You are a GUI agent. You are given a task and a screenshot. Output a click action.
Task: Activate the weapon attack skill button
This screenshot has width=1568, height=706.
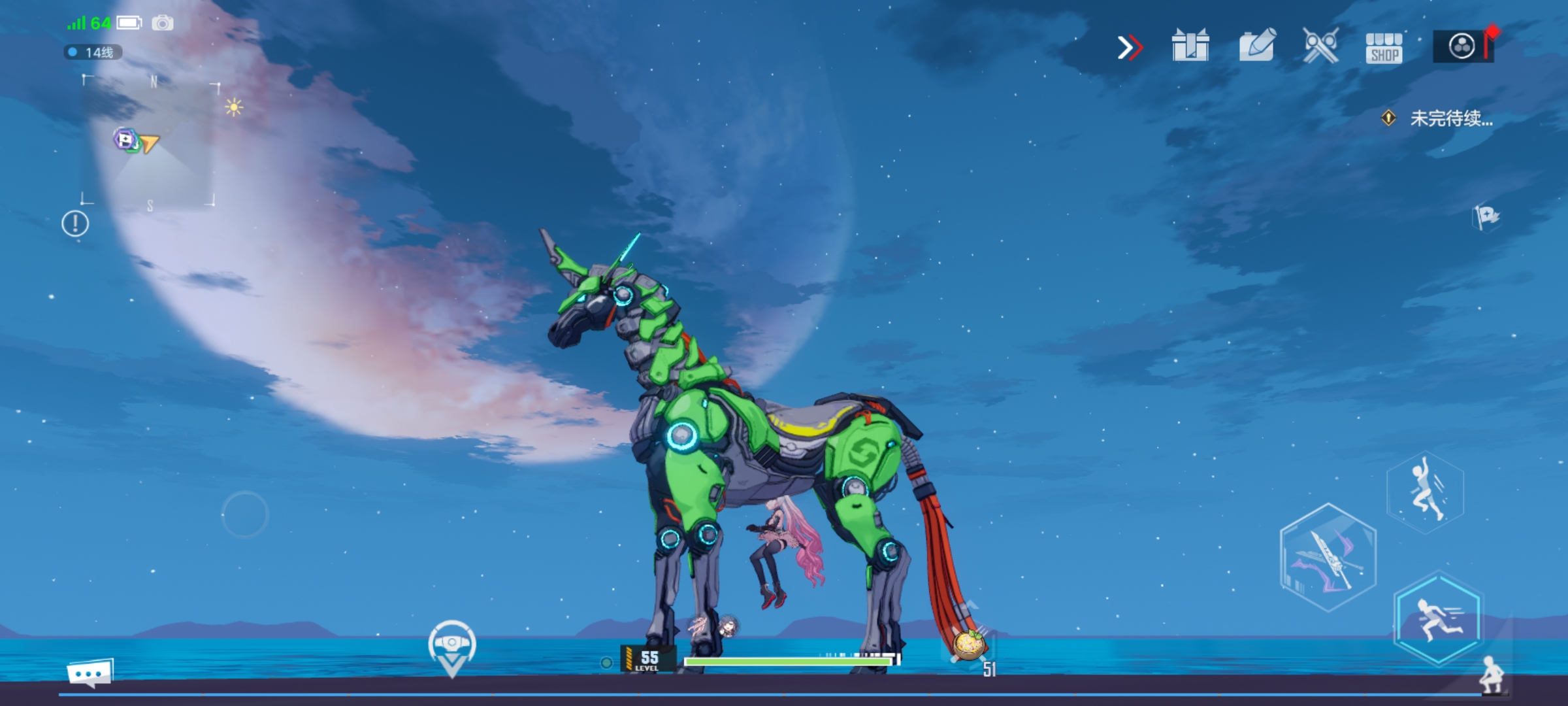(x=1328, y=558)
